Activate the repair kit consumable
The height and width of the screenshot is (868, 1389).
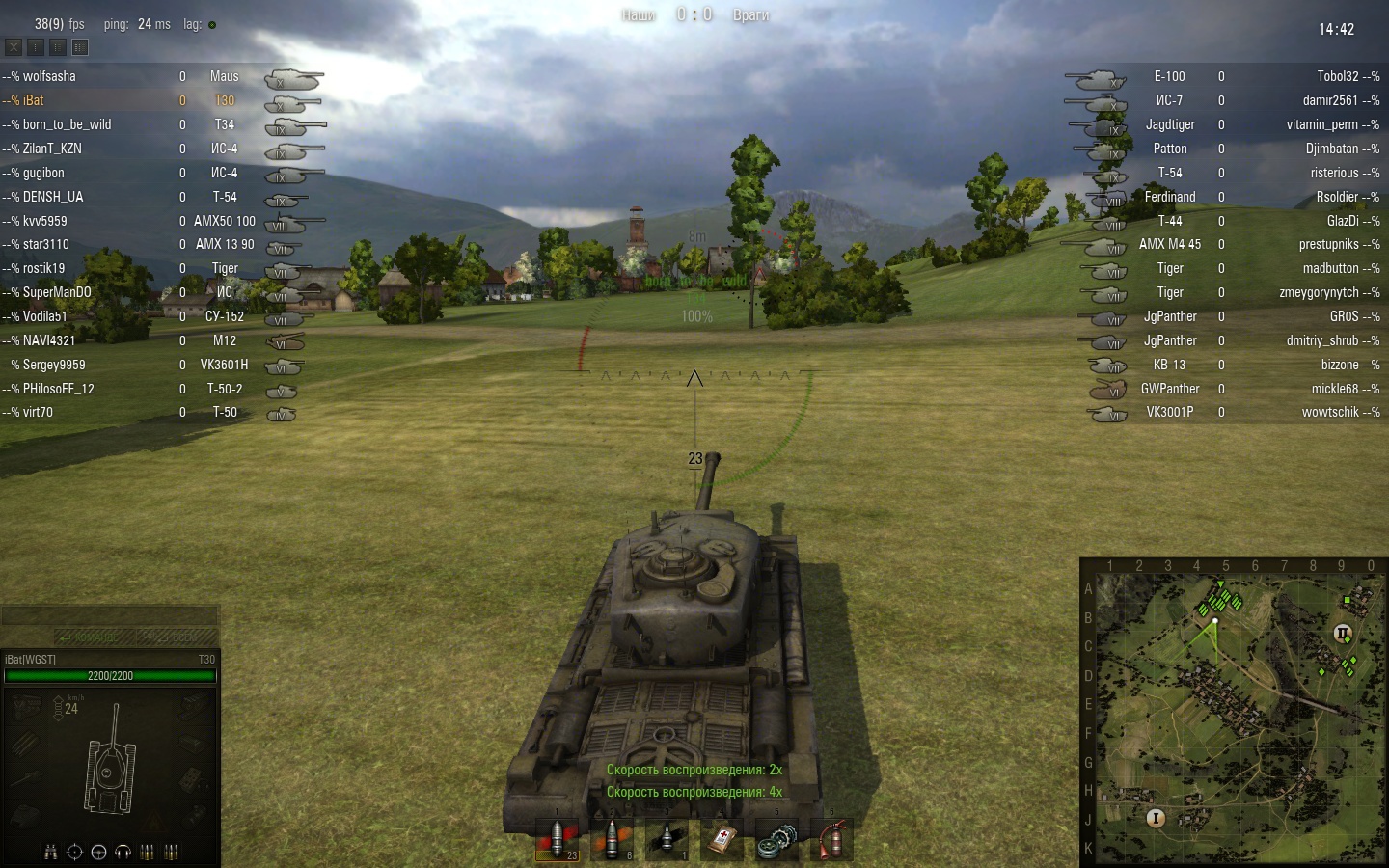[x=776, y=840]
